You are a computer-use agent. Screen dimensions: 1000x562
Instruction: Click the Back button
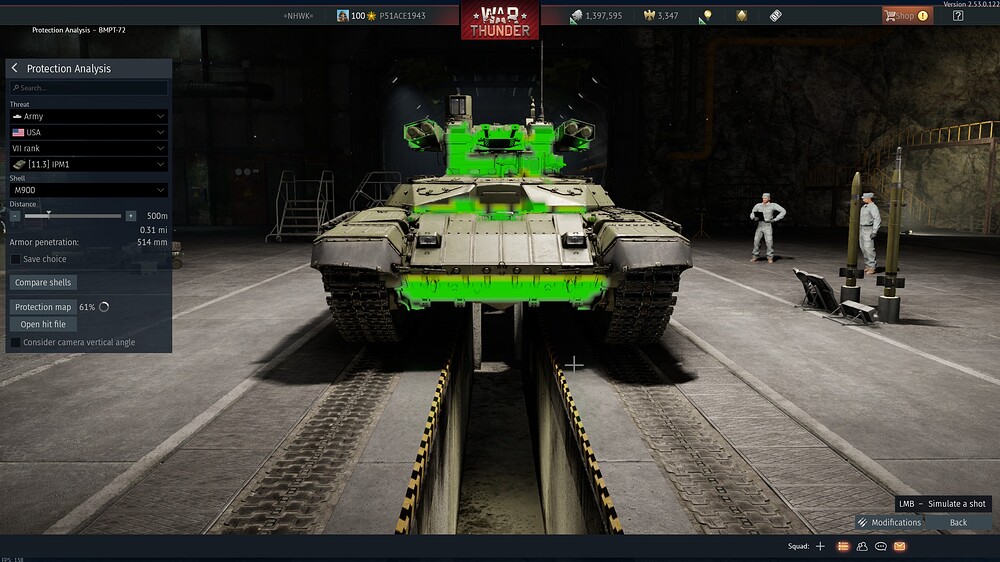(x=958, y=522)
